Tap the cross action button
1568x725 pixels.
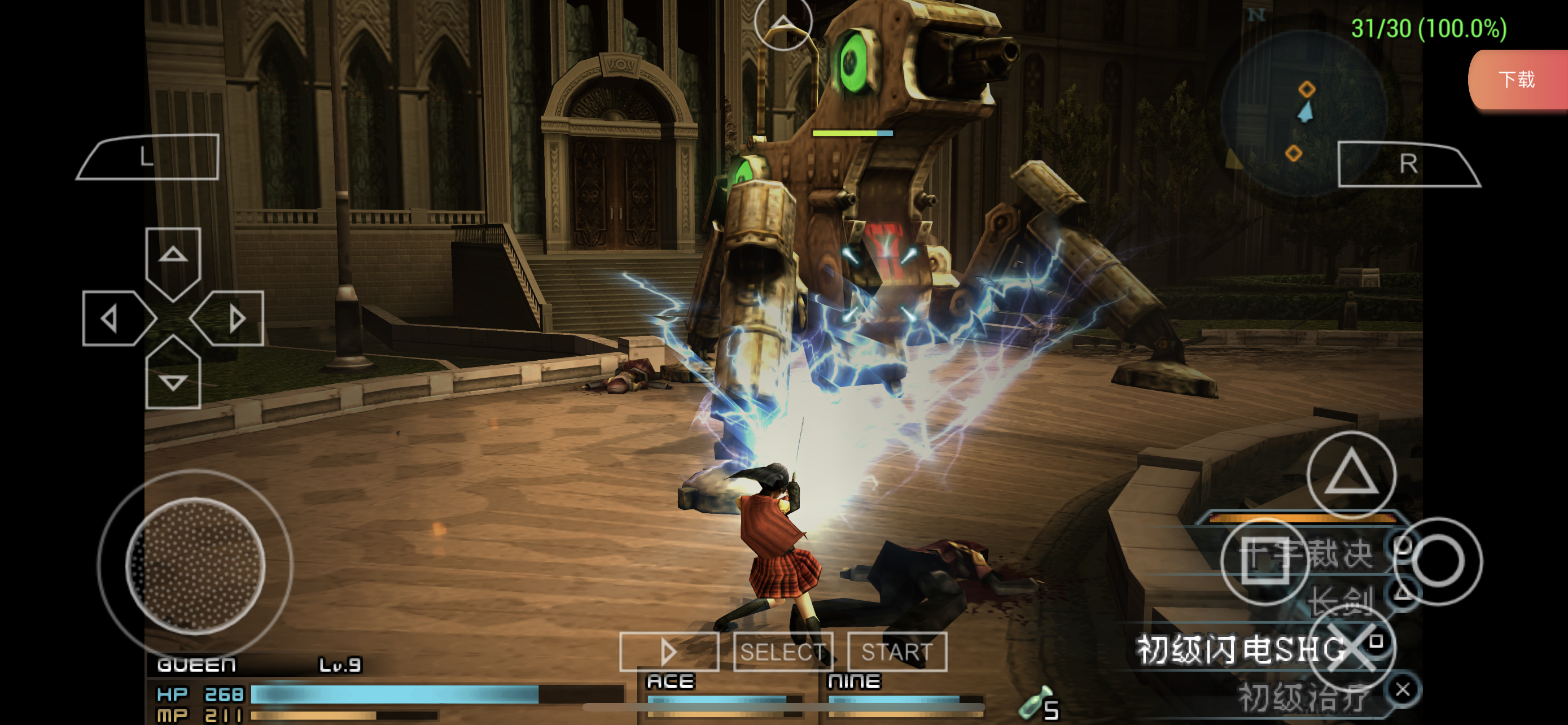coord(1351,648)
